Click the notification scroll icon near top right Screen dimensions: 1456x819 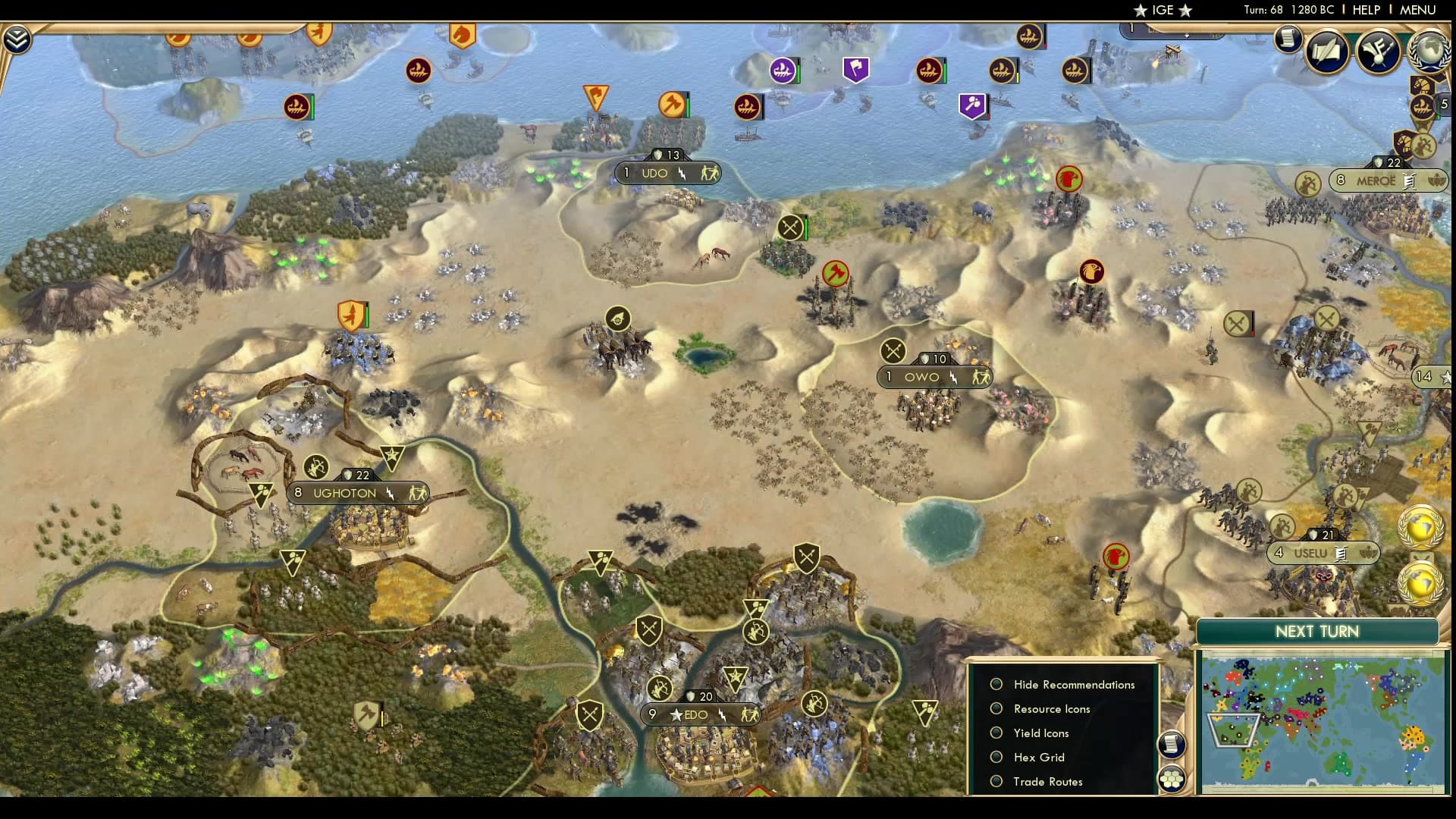pyautogui.click(x=1288, y=40)
